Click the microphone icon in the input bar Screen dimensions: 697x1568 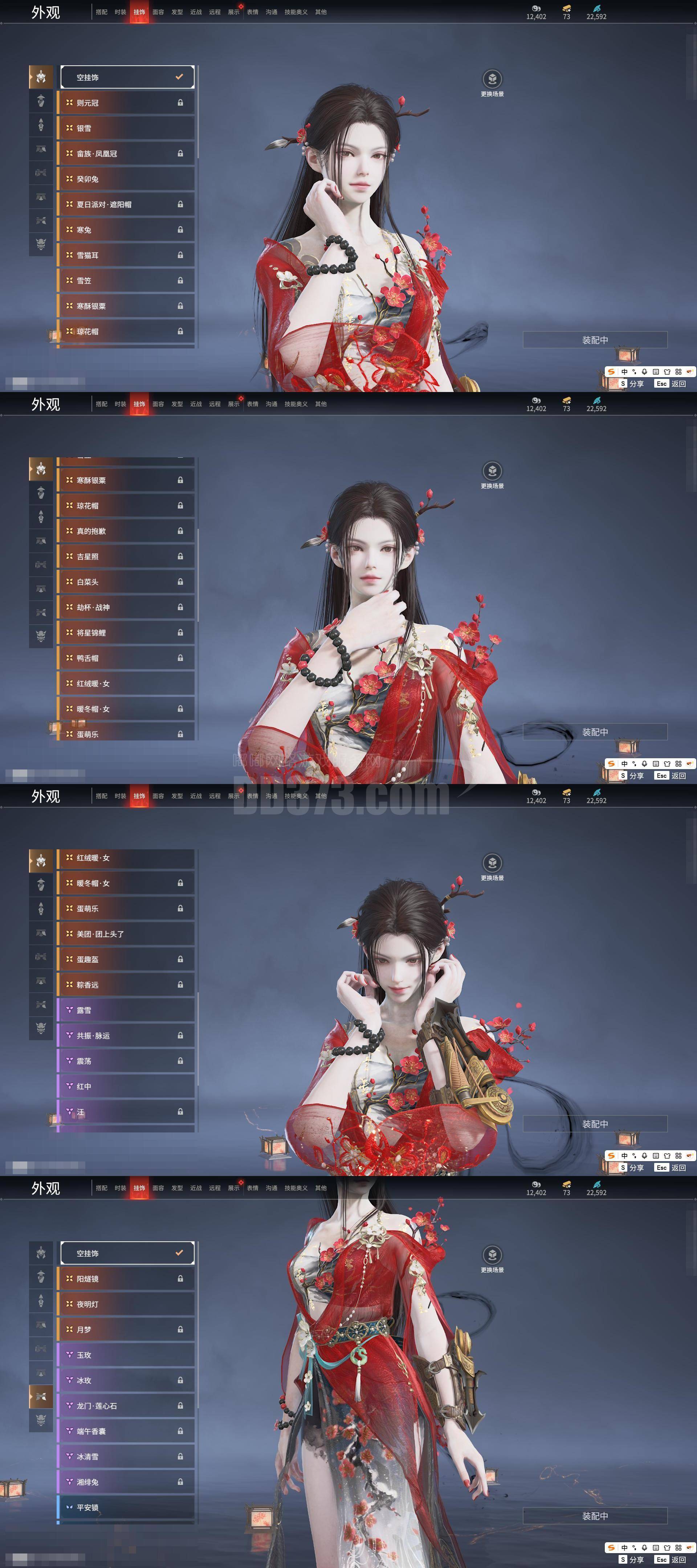click(x=644, y=372)
